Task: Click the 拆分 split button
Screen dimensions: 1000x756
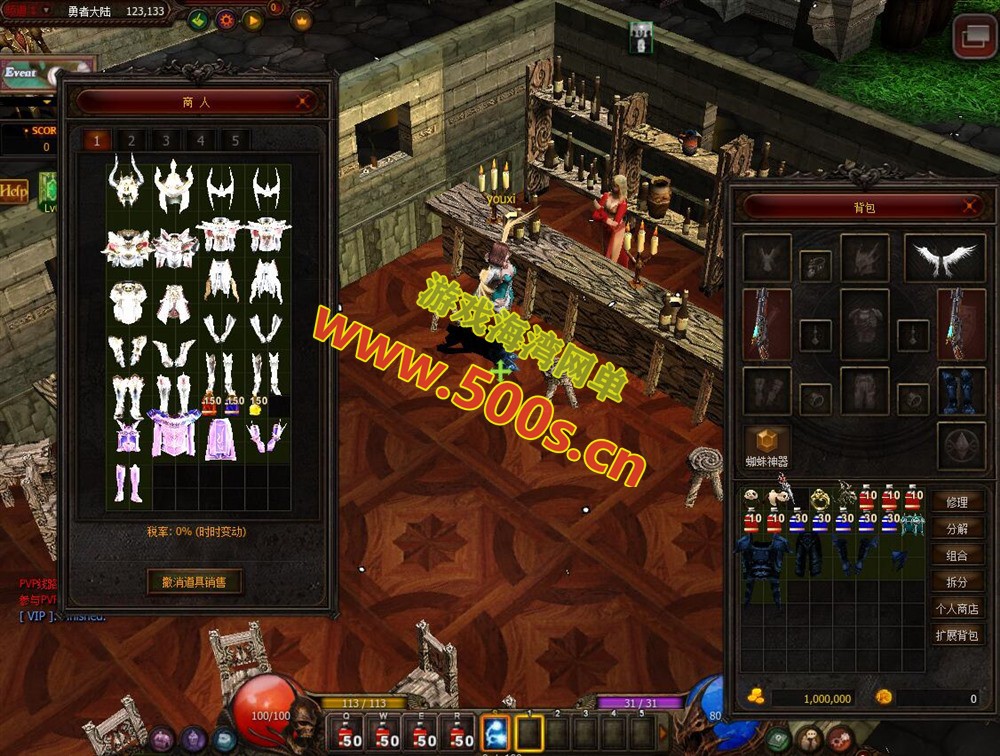Action: pos(956,582)
